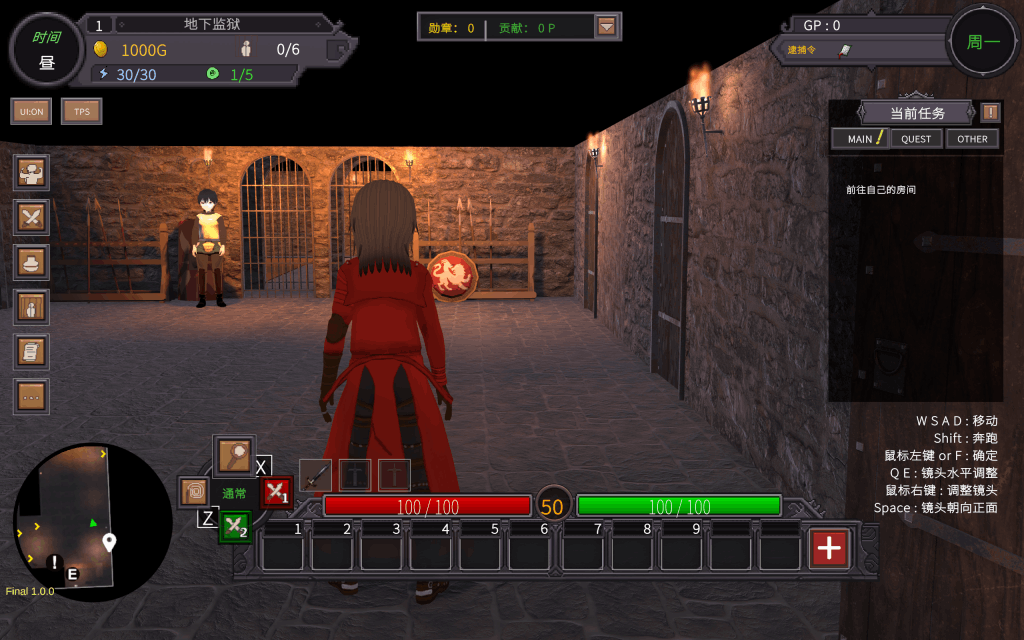
Task: Click the TPS camera view button
Action: click(x=82, y=111)
